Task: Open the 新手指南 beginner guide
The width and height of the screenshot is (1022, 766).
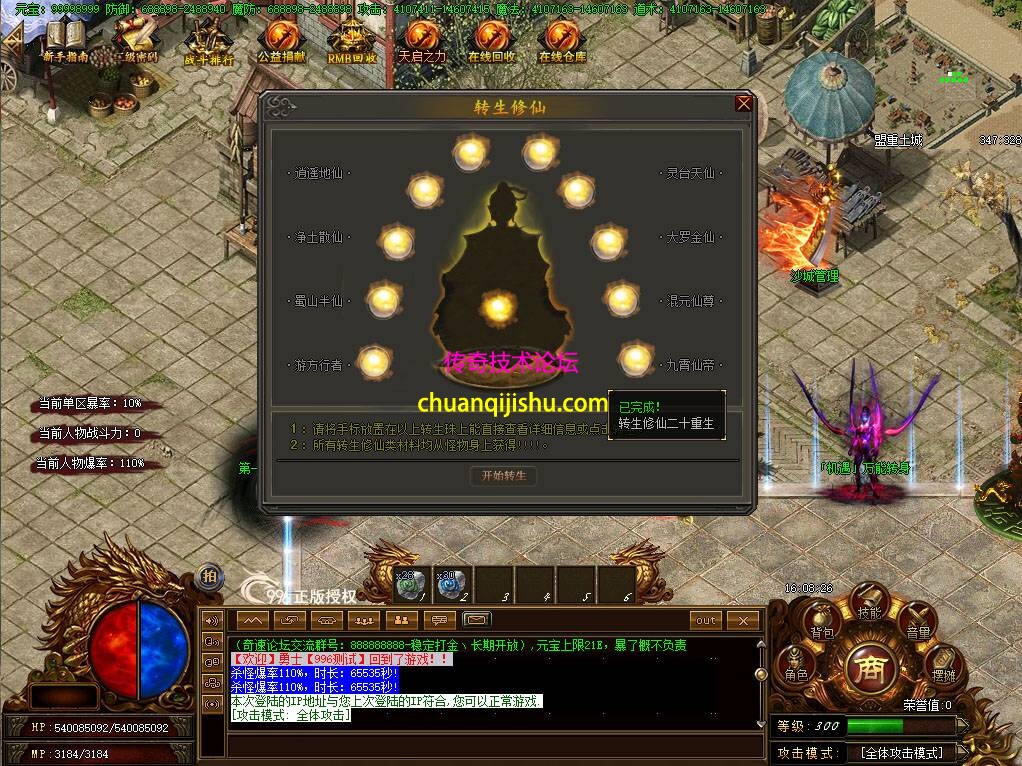Action: click(65, 41)
